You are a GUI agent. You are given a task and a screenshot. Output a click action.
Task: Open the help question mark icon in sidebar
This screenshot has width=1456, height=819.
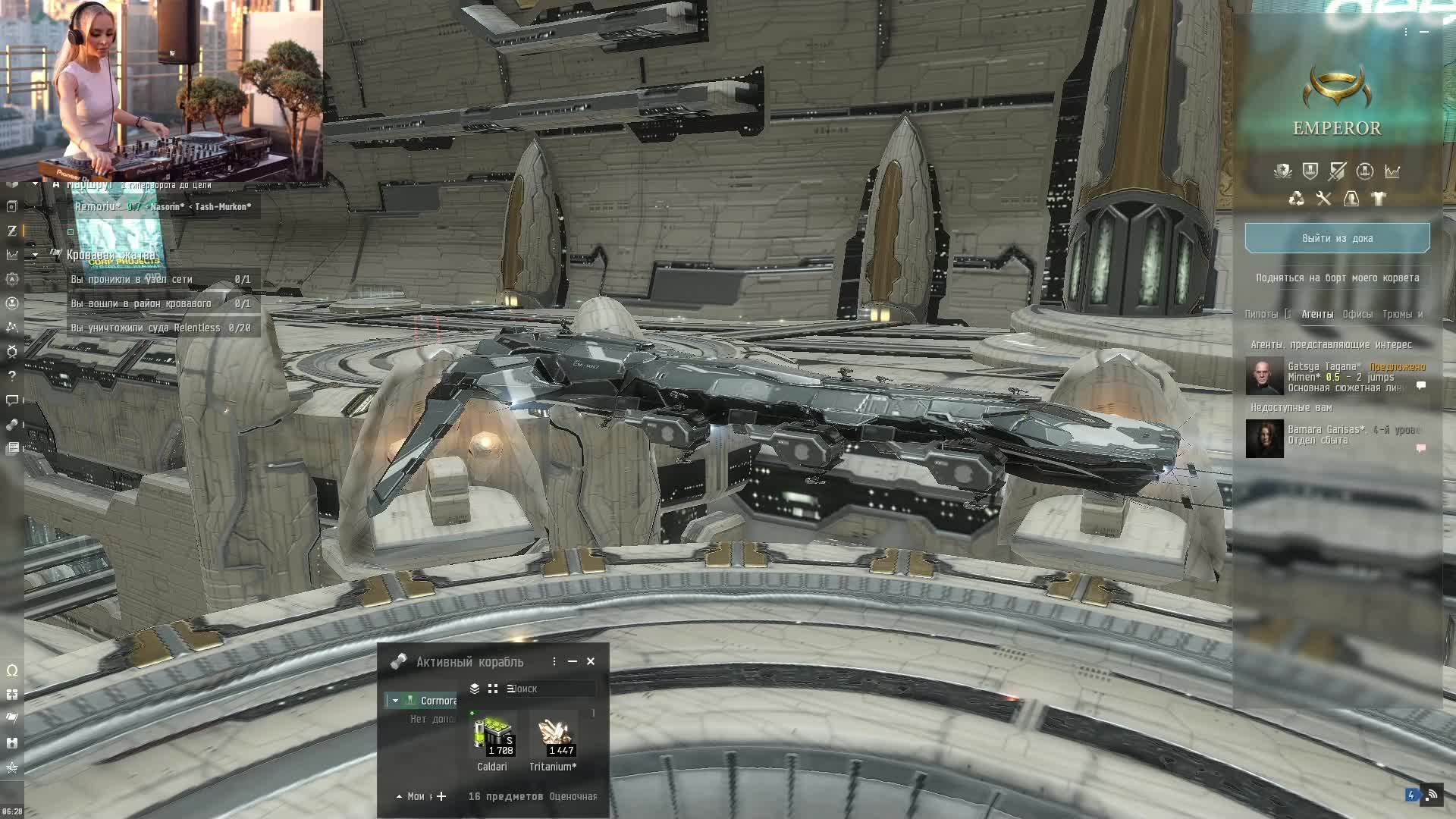(11, 376)
